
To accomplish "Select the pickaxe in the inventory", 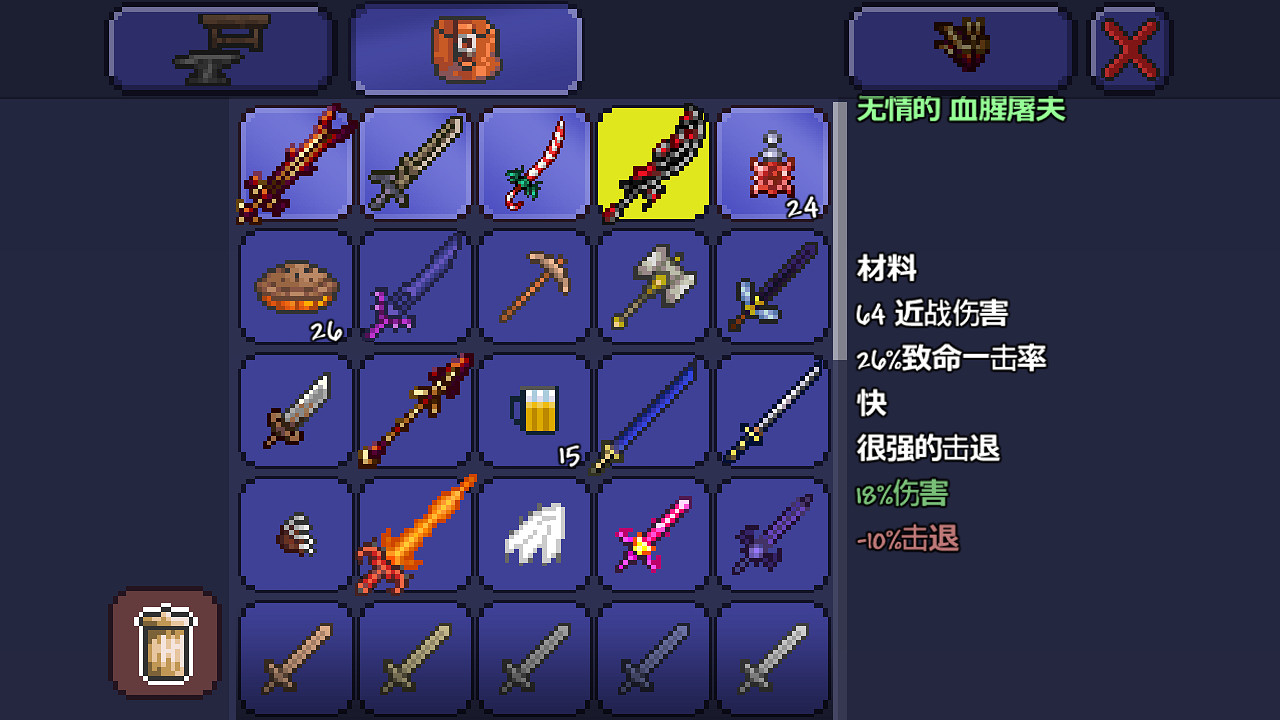I will [x=533, y=287].
